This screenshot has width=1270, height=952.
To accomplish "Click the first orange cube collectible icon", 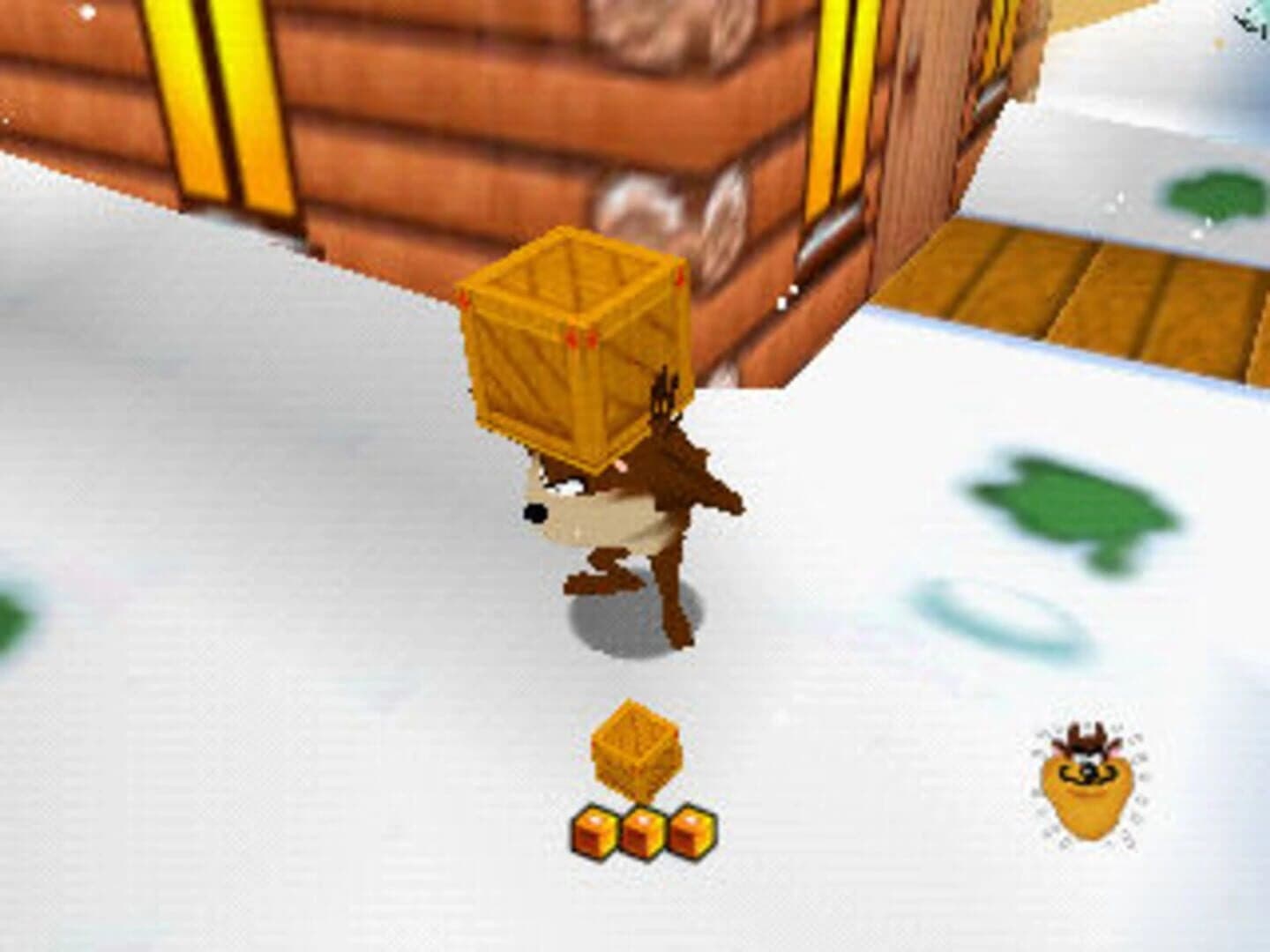I will 592,829.
